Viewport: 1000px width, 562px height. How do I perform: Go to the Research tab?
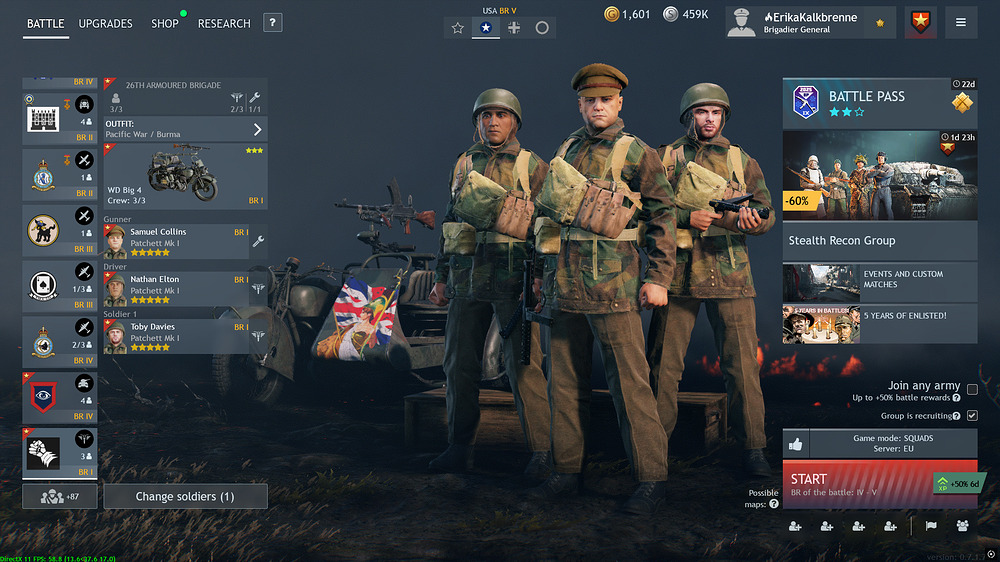coord(224,23)
